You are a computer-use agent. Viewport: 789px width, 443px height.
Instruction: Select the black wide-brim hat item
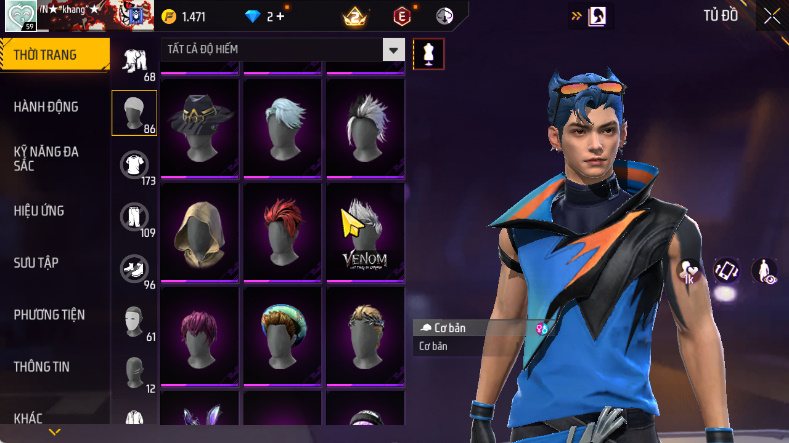pyautogui.click(x=199, y=125)
